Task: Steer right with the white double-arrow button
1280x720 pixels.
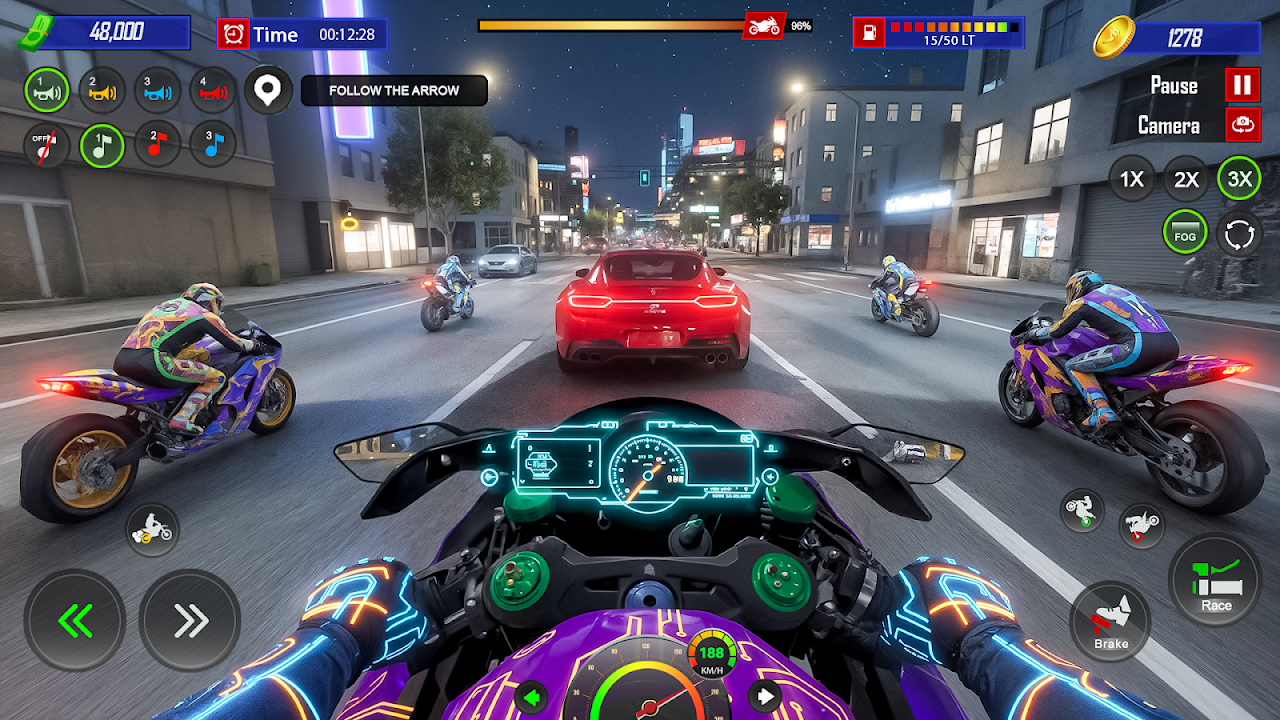Action: tap(189, 620)
